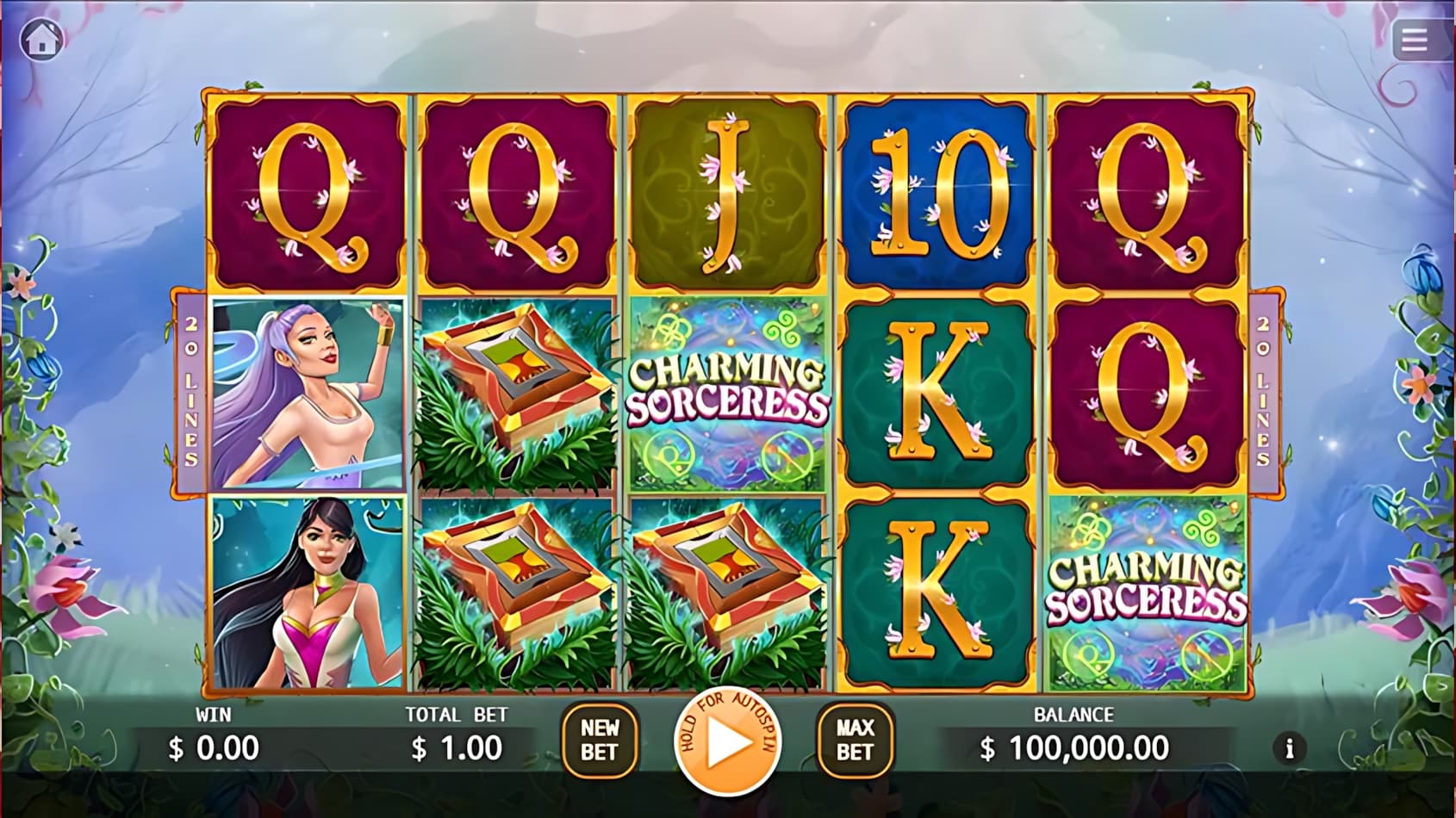Select the Max Bet button
This screenshot has height=818, width=1456.
point(855,741)
